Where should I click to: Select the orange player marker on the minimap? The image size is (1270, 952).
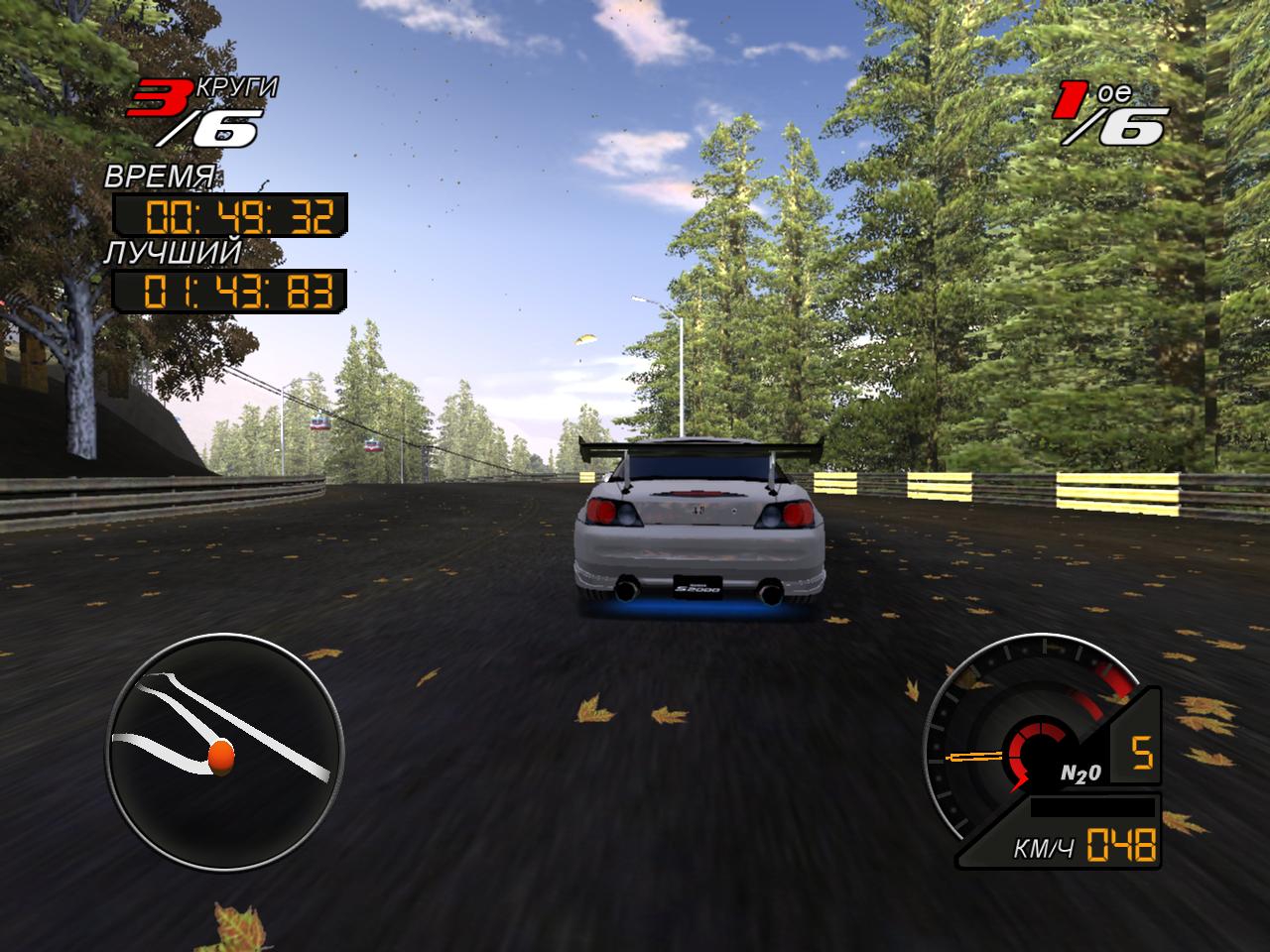tap(220, 756)
